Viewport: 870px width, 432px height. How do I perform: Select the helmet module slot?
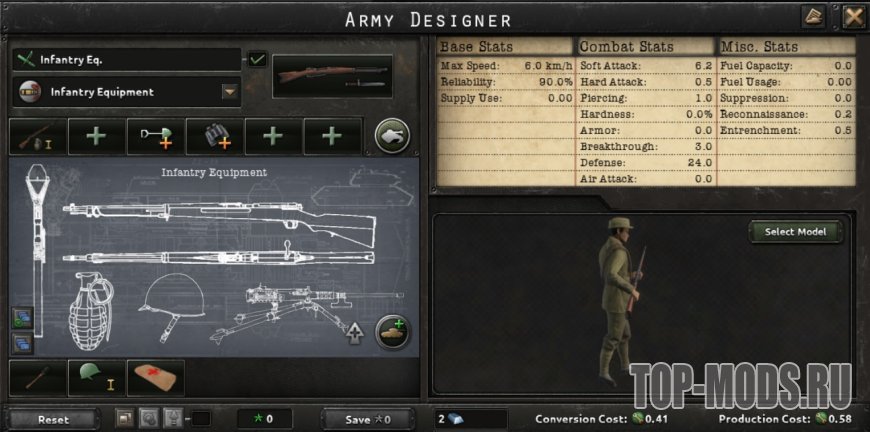[97, 377]
